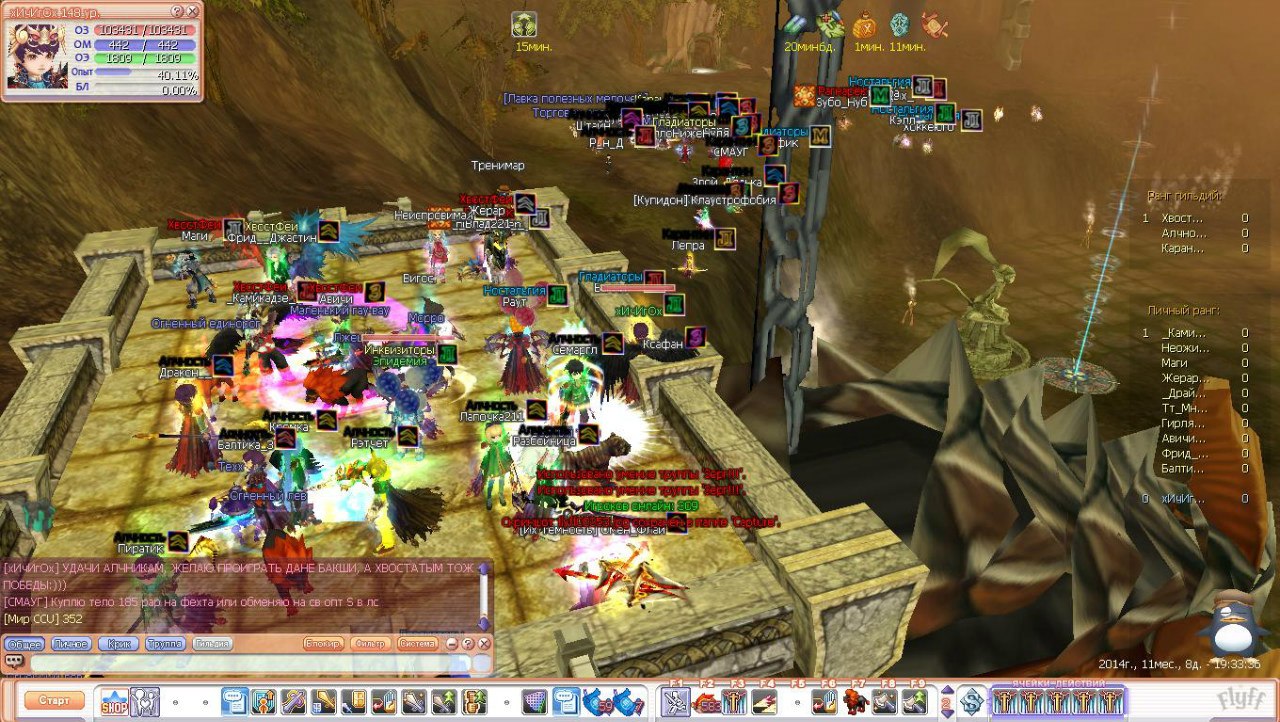Click the S button beside action slots

969,701
